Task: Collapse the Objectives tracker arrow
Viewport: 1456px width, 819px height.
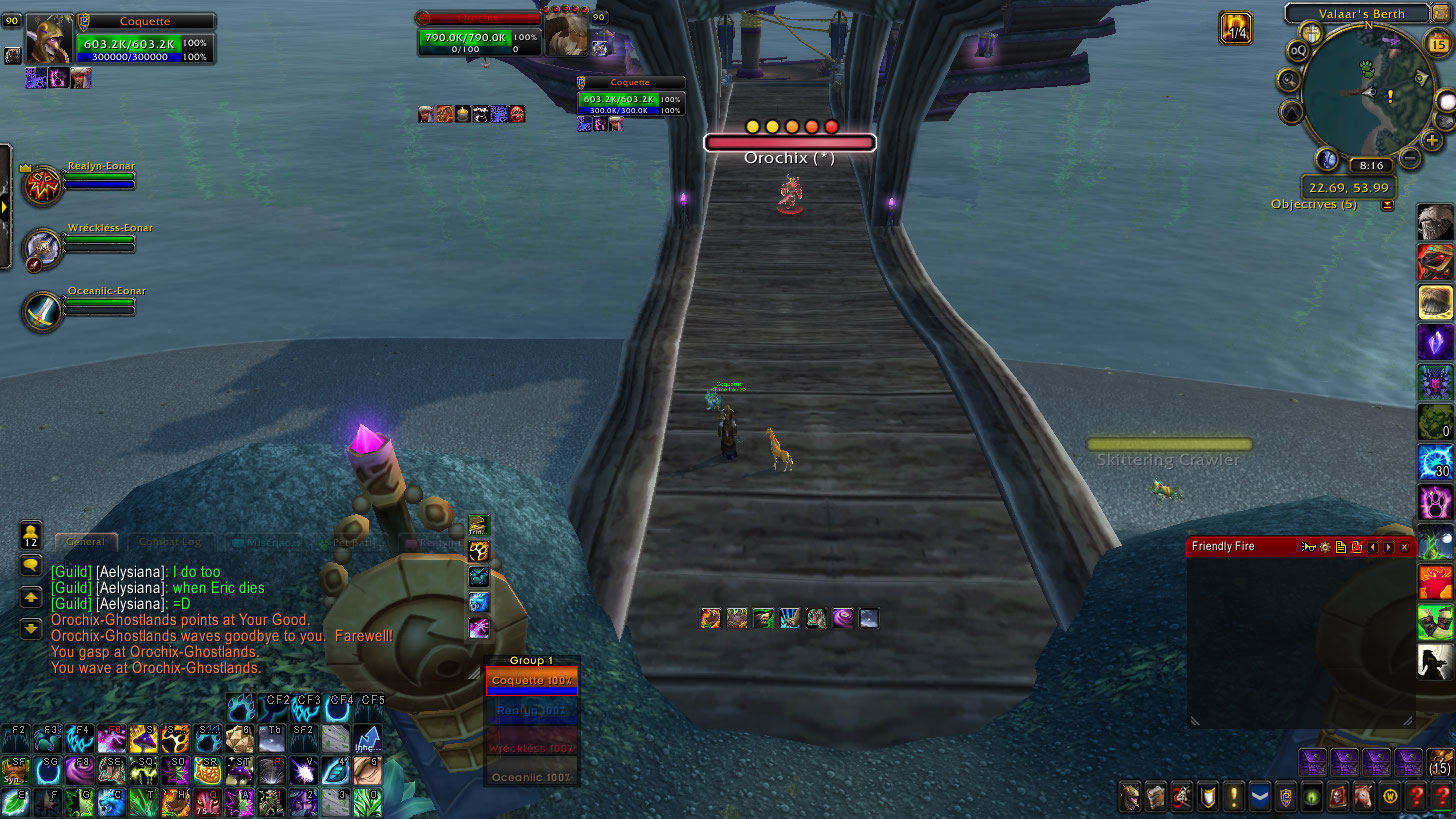Action: [1387, 205]
